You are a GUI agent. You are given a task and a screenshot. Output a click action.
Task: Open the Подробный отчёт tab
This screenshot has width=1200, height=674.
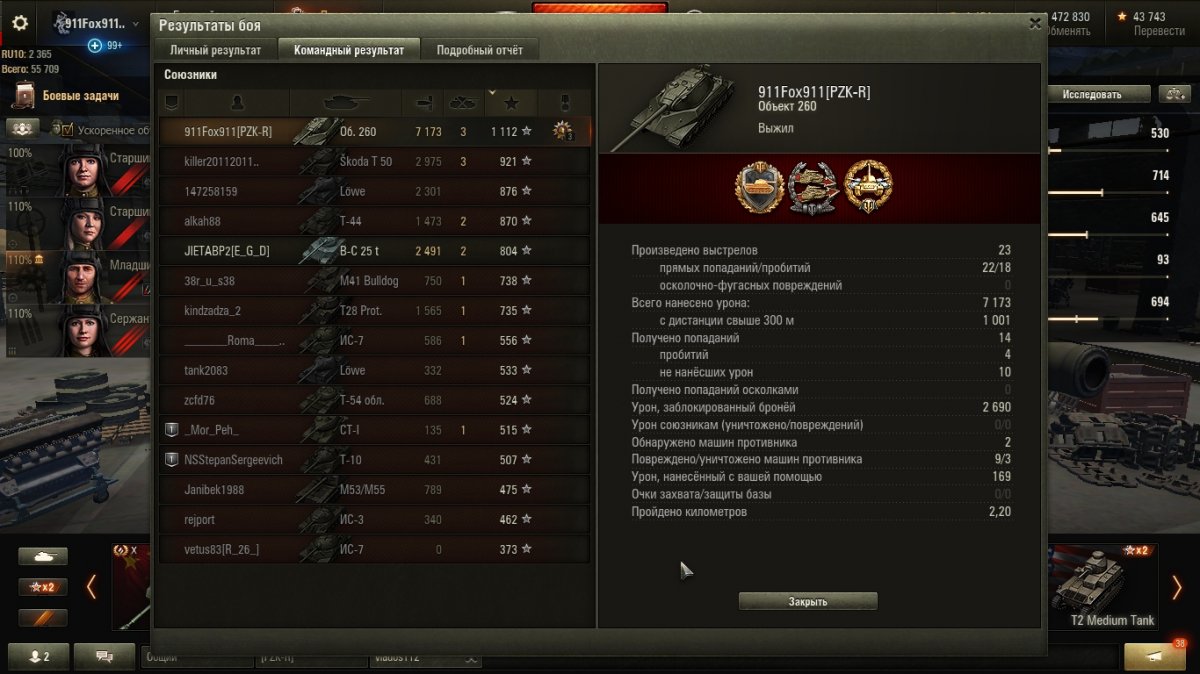click(x=480, y=50)
